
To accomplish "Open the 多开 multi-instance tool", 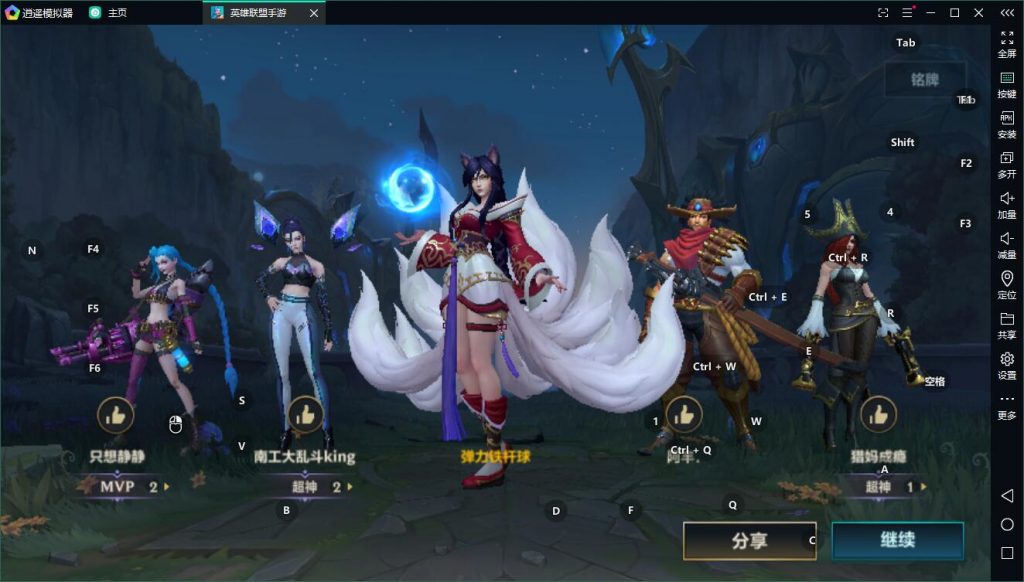I will pos(1007,165).
